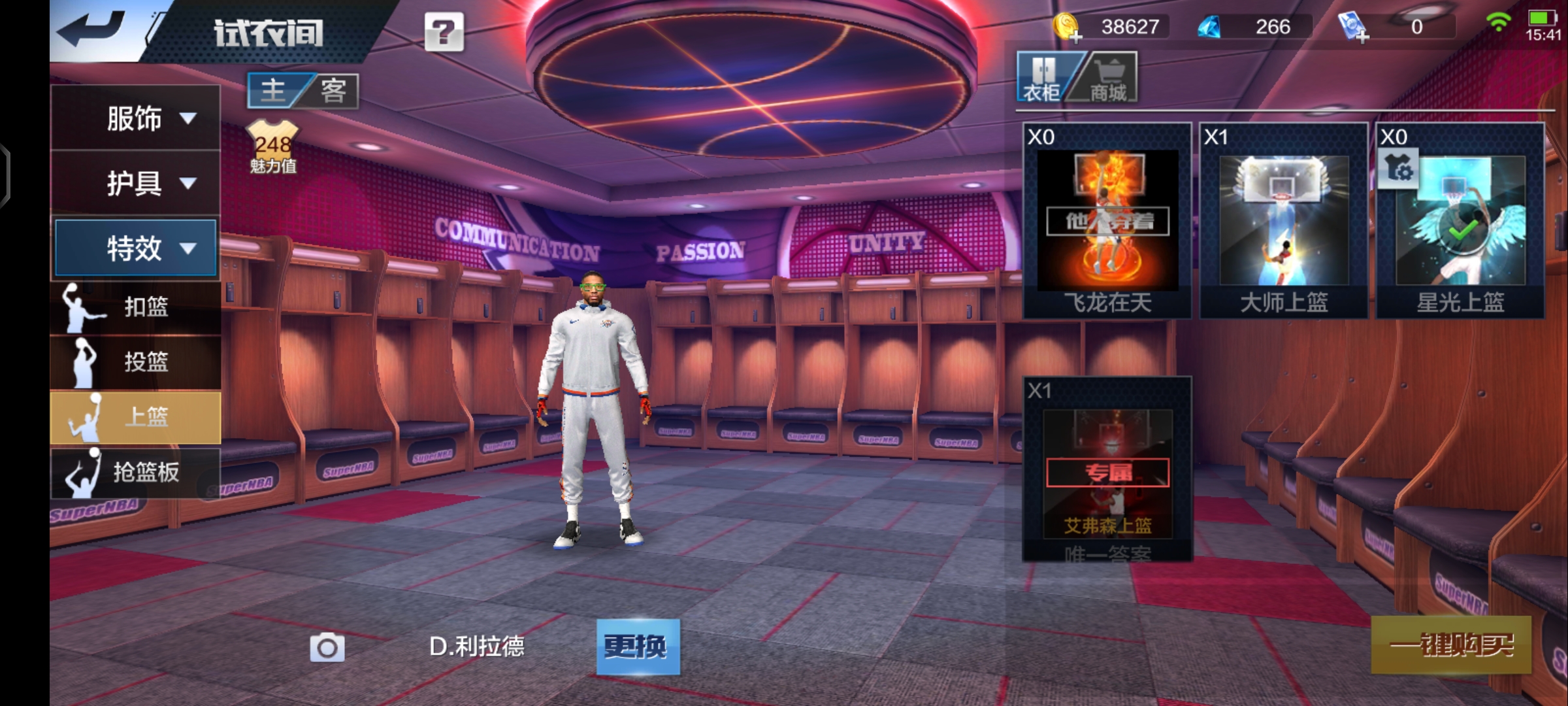Take a screenshot with the camera icon
This screenshot has height=706, width=1568.
coord(327,647)
